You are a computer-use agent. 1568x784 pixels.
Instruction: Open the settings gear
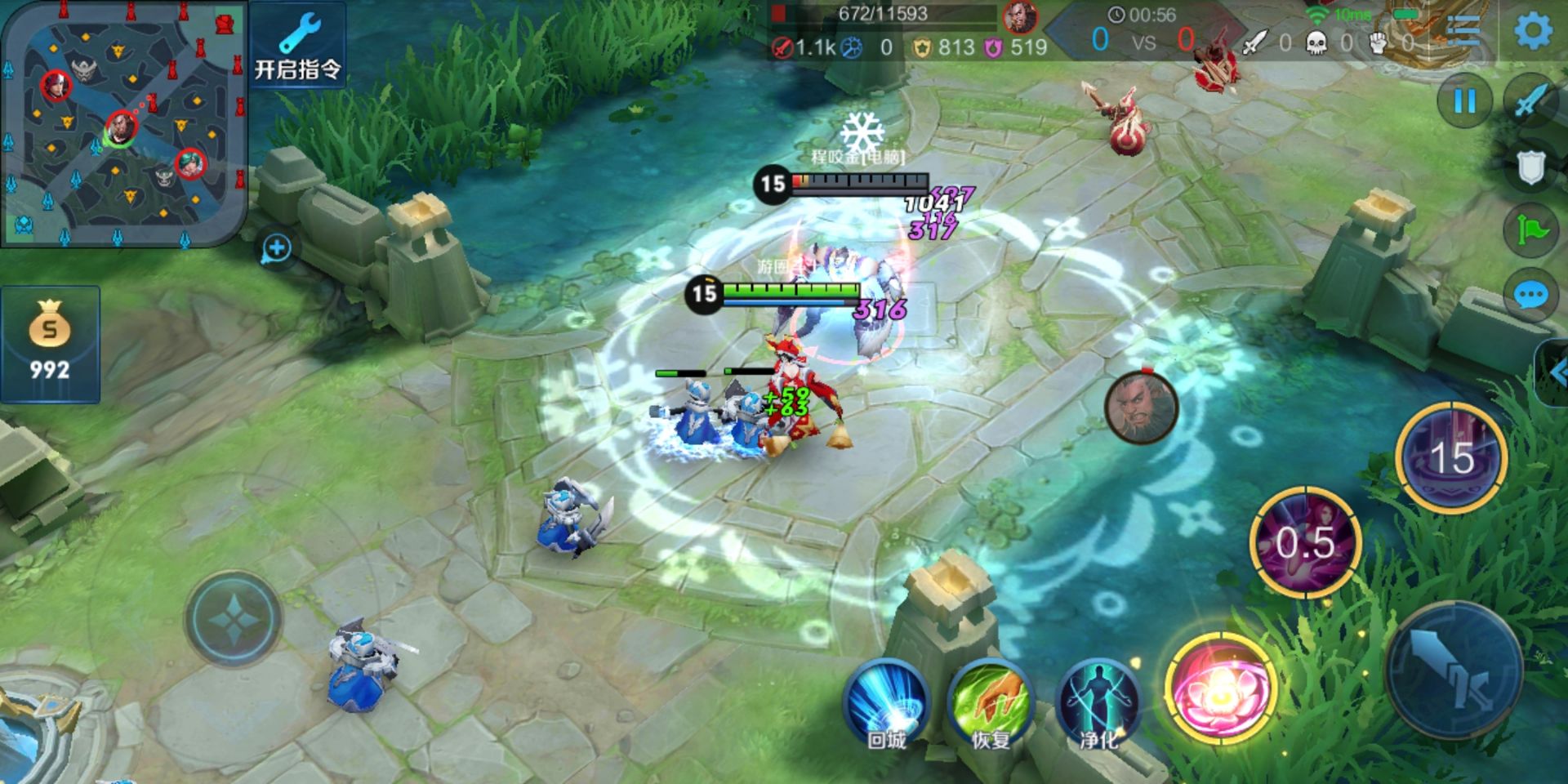(x=1533, y=31)
